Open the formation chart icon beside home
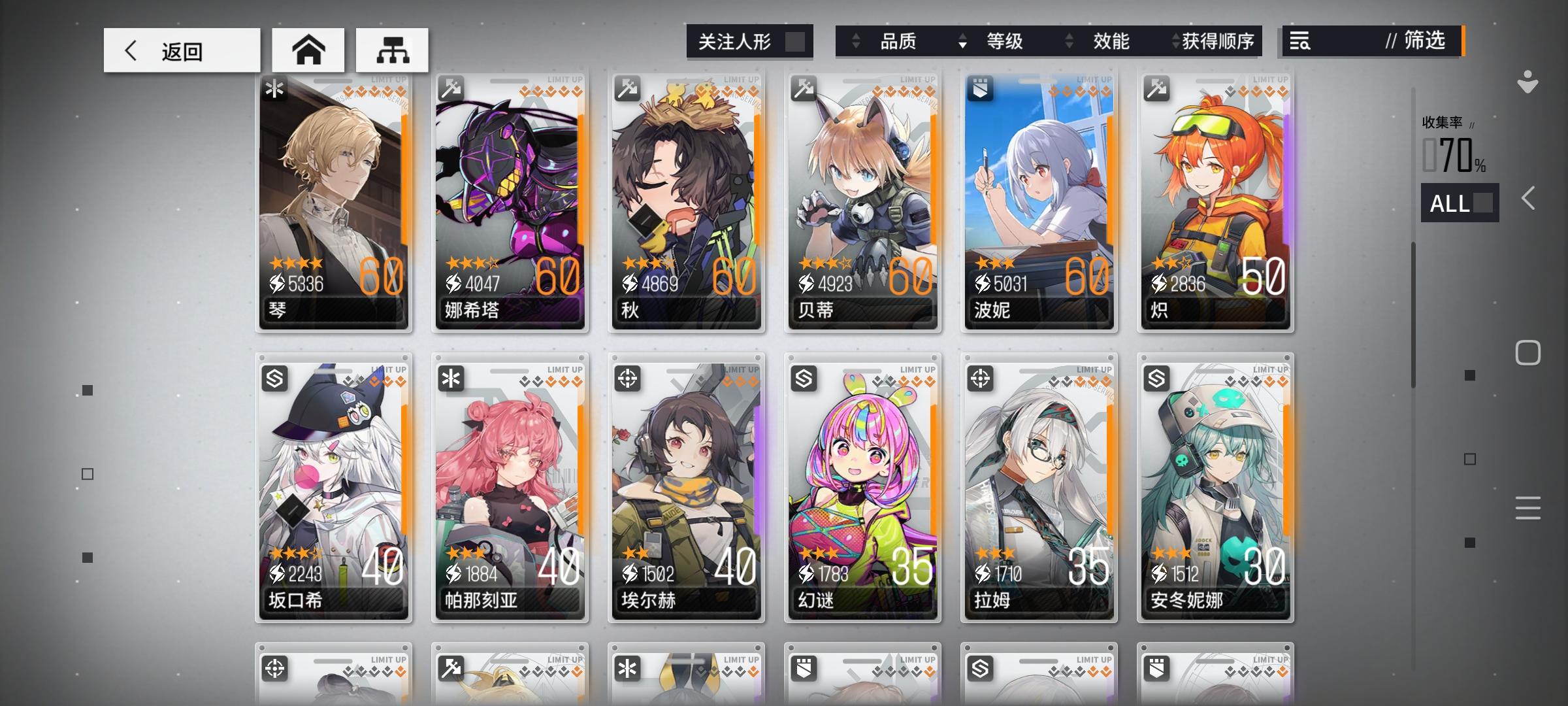Viewport: 1568px width, 706px height. point(391,50)
